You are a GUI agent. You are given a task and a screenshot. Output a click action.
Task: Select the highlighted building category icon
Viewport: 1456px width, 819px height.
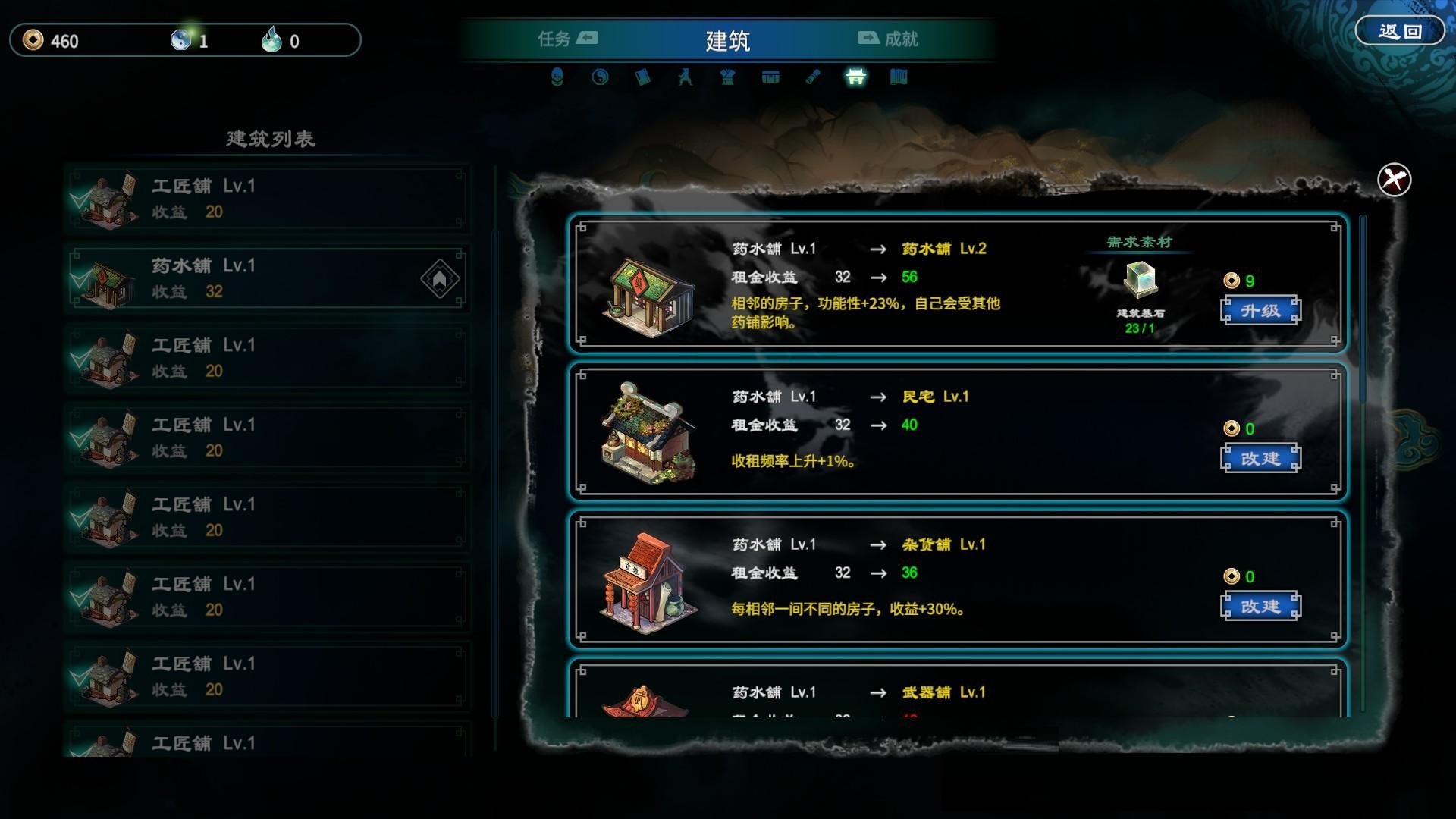tap(855, 77)
